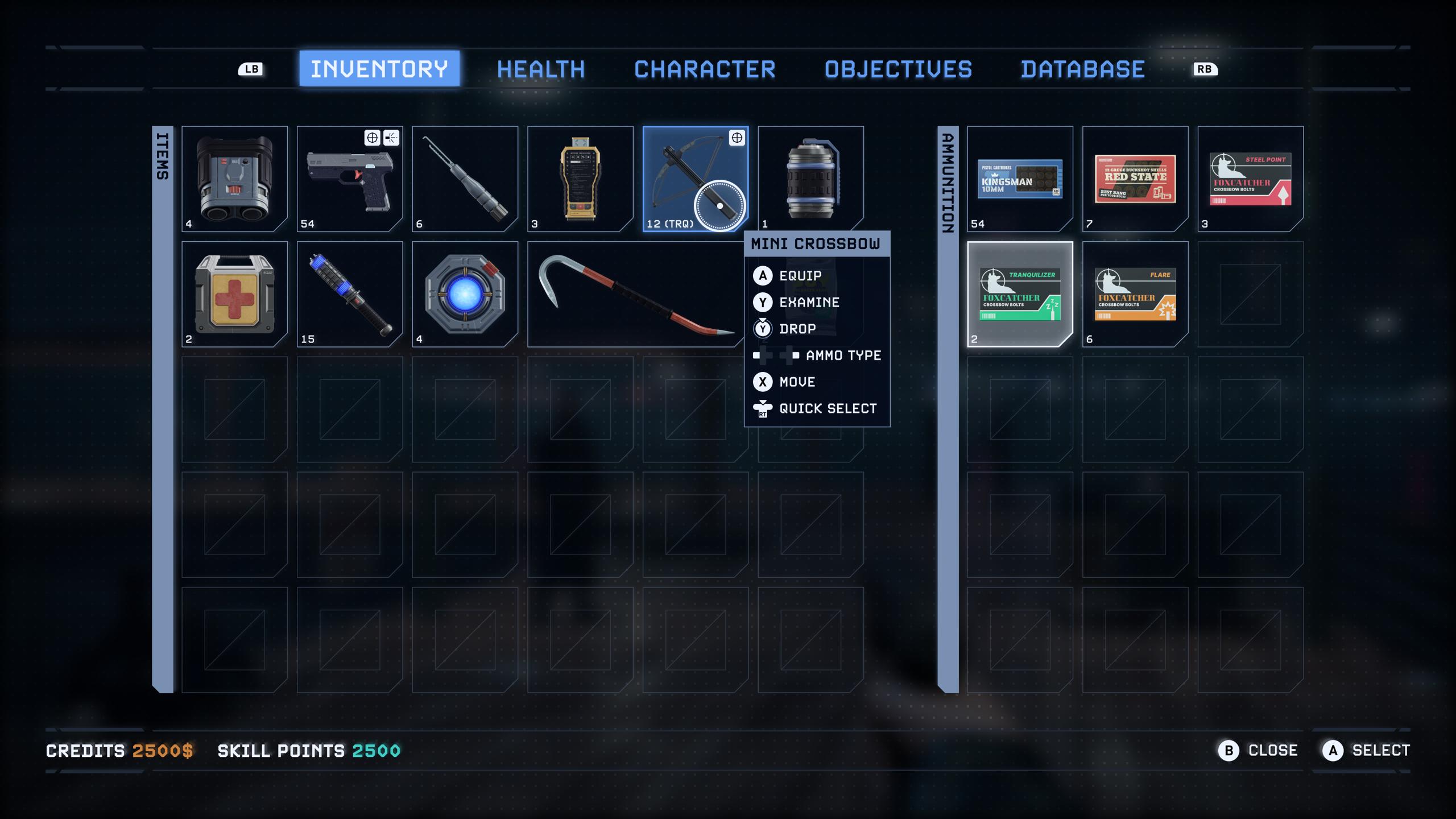Pick the Tranquilizer Foxcatcher crossbow bolts
Viewport: 1456px width, 819px height.
coord(1020,294)
